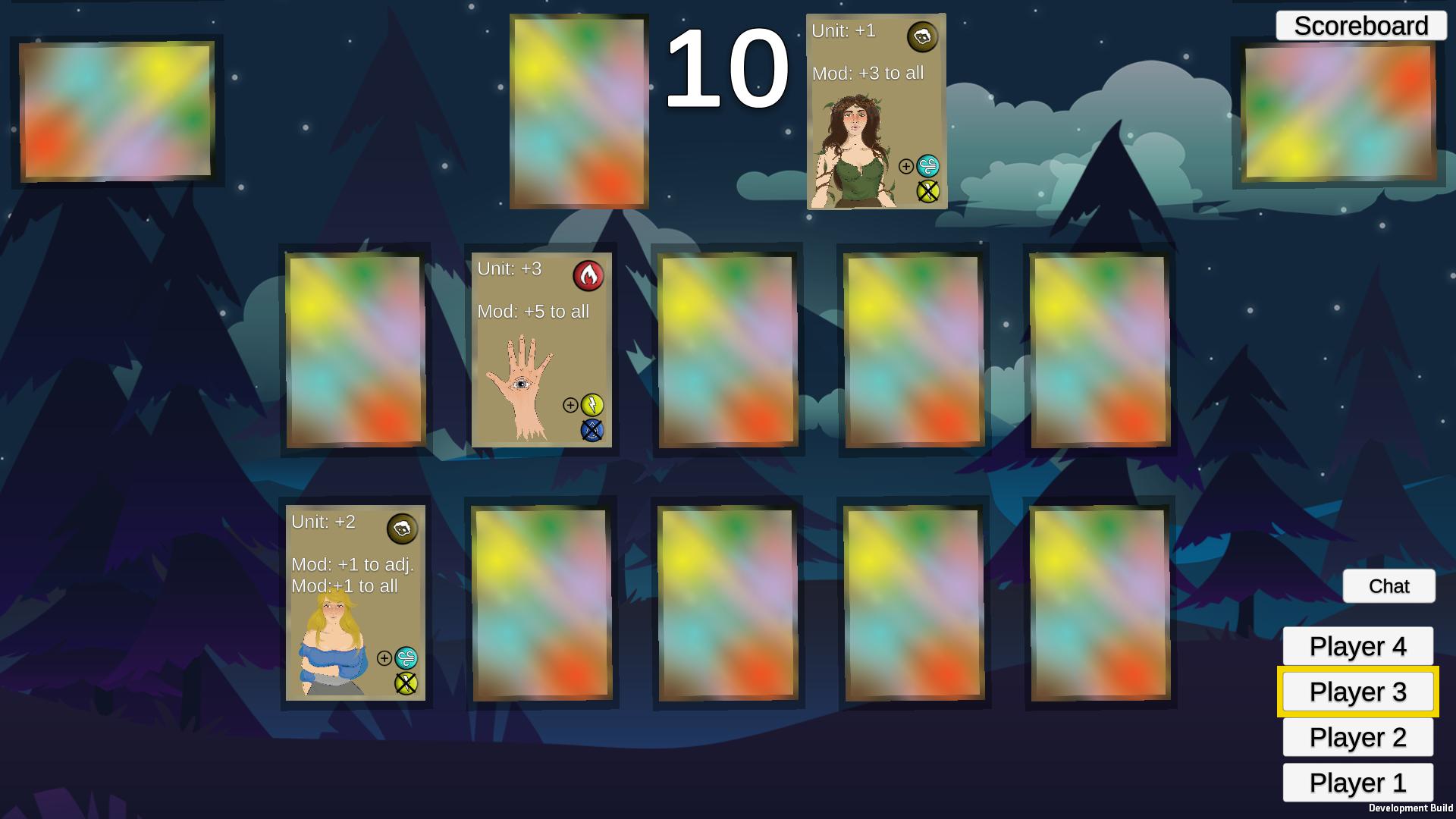This screenshot has width=1456, height=819.
Task: Open the Chat window
Action: click(1389, 585)
